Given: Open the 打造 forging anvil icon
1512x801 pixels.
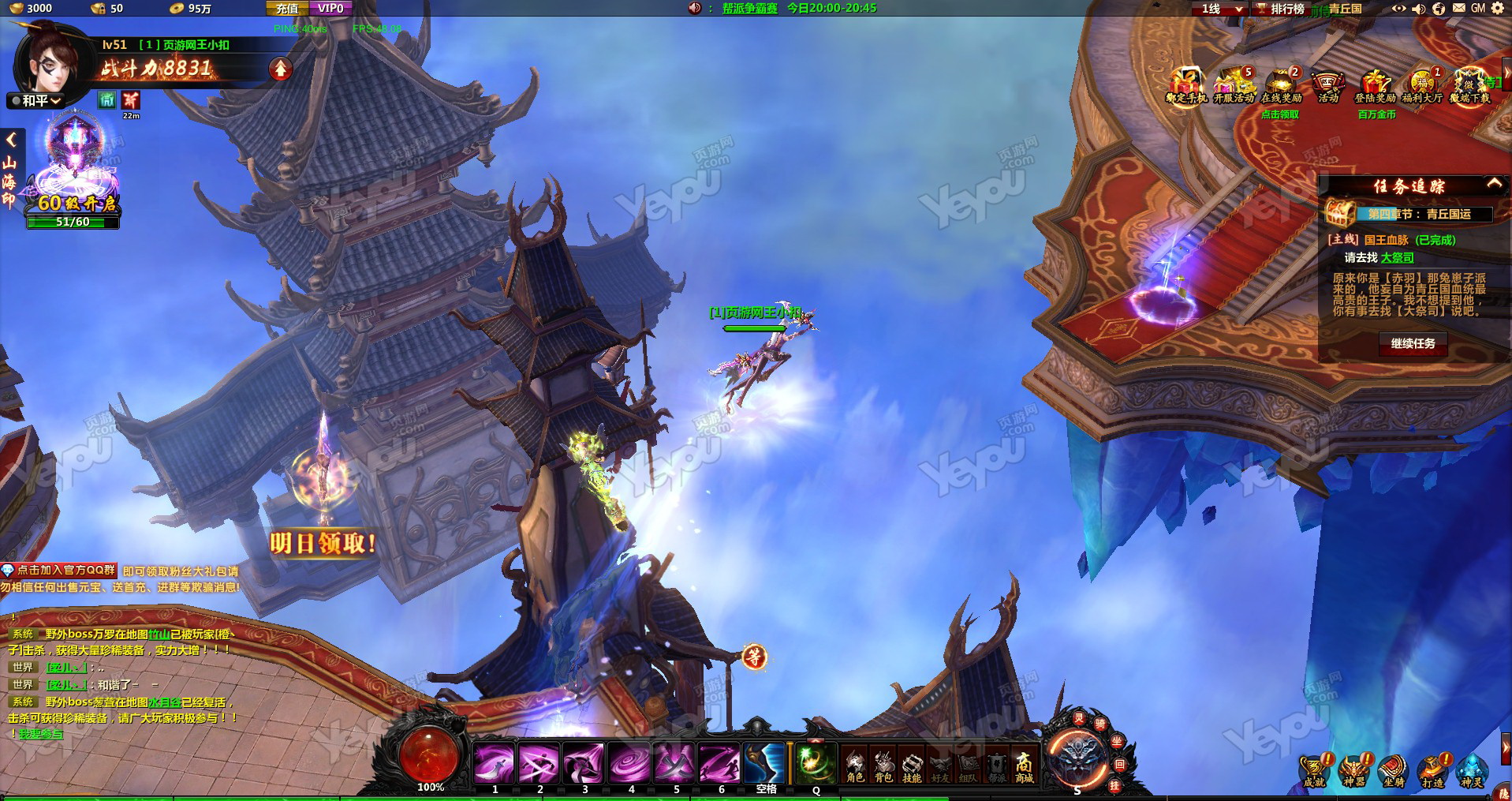Looking at the screenshot, I should pyautogui.click(x=1432, y=769).
